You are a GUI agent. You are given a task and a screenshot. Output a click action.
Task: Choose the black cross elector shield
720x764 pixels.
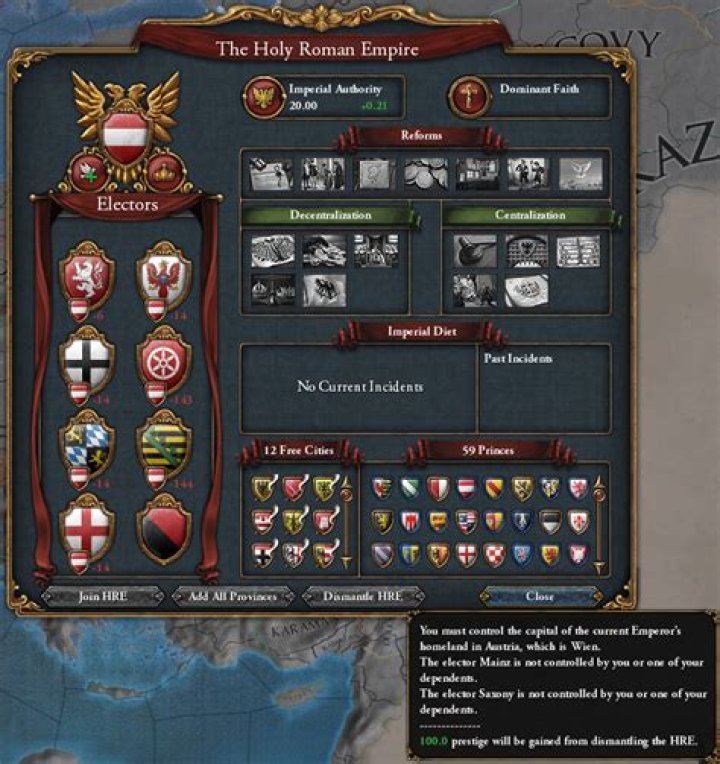(87, 358)
